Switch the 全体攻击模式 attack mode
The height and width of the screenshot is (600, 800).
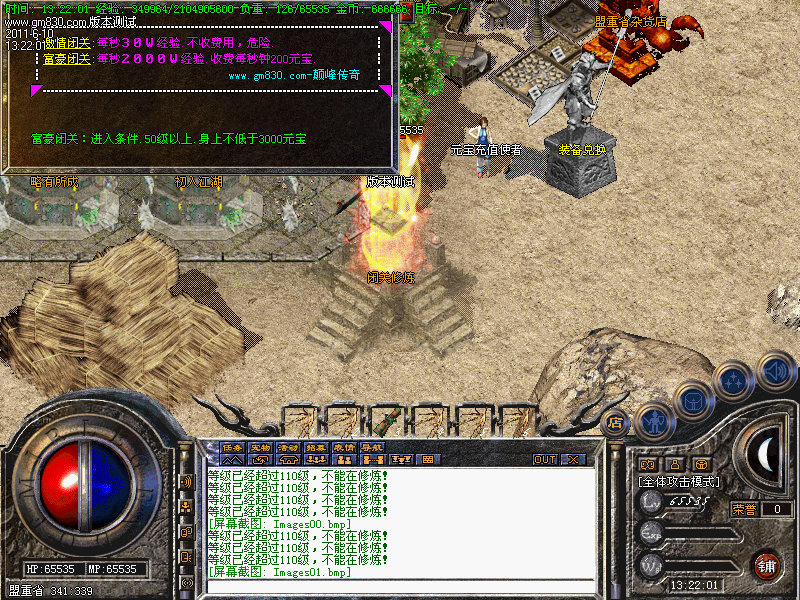[x=679, y=482]
